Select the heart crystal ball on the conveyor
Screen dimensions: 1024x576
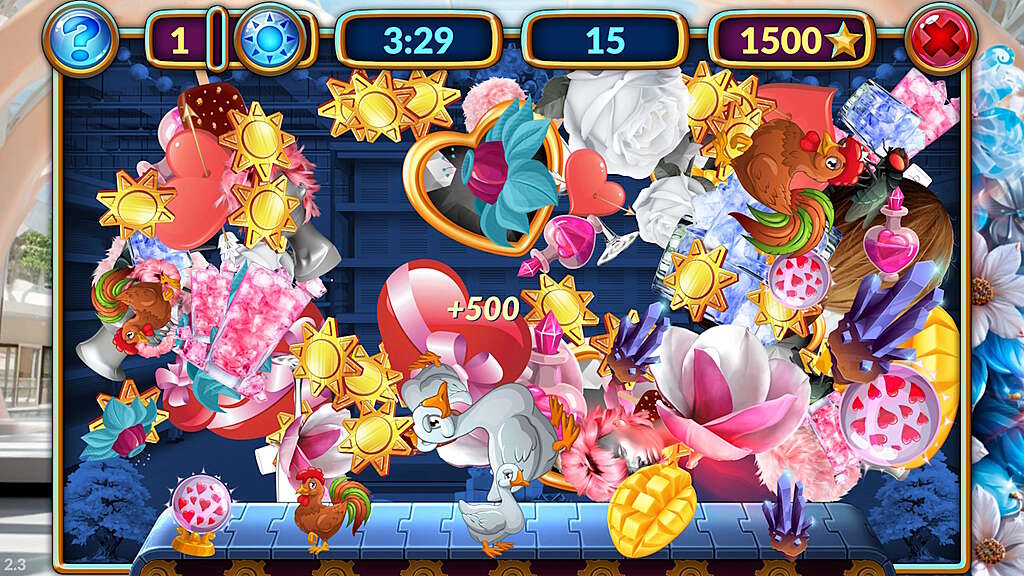[199, 511]
